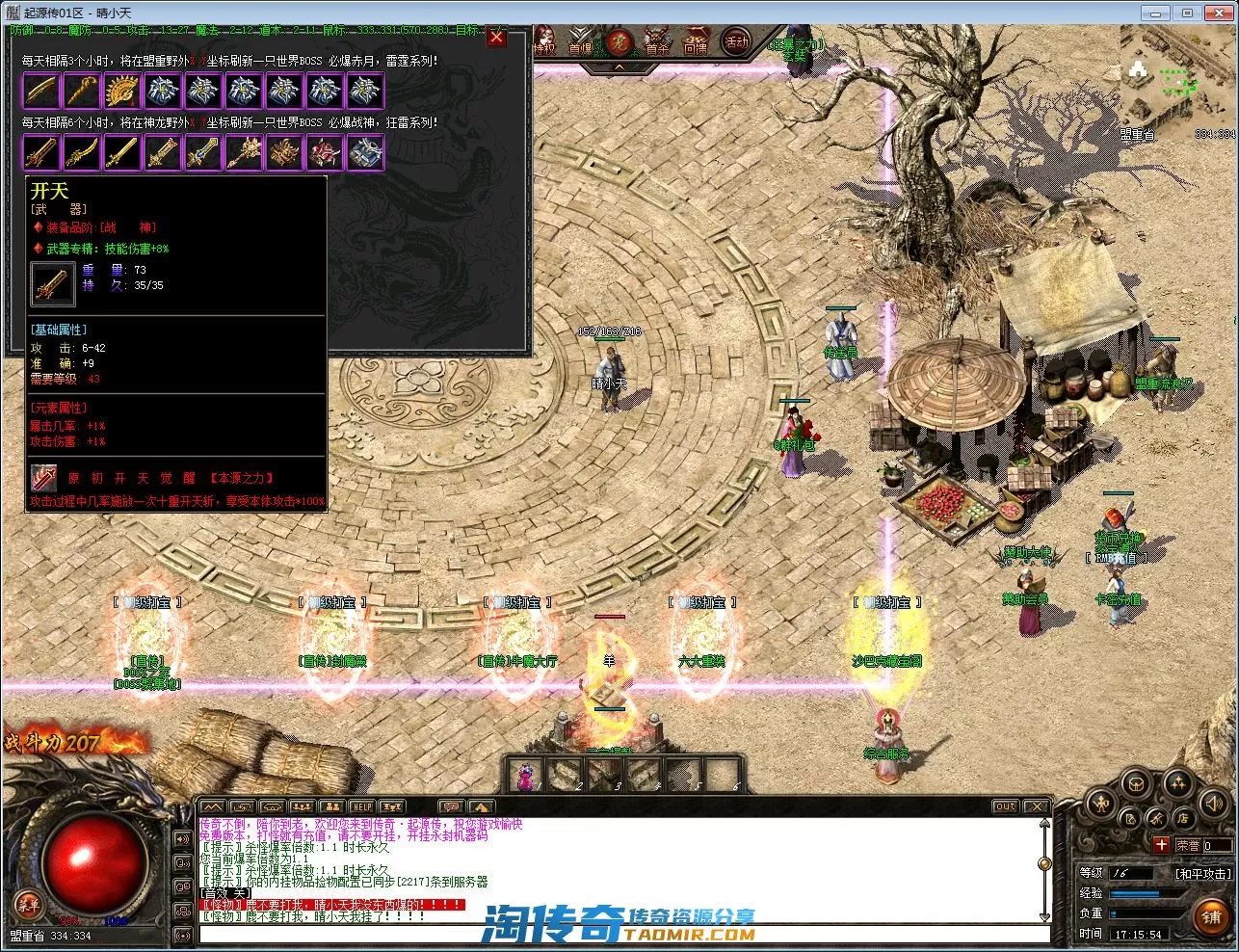Image resolution: width=1239 pixels, height=952 pixels.
Task: Toggle the sound speaker icon
Action: coord(1214,802)
